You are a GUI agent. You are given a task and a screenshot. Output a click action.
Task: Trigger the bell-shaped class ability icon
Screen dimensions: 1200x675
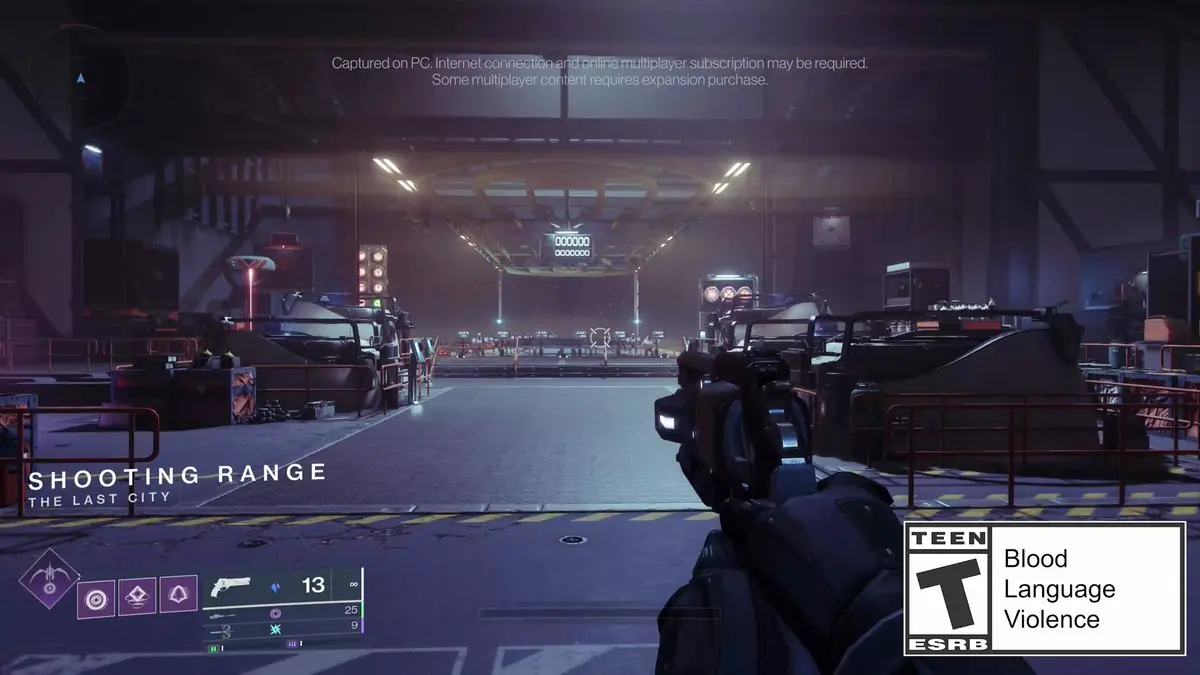point(178,594)
